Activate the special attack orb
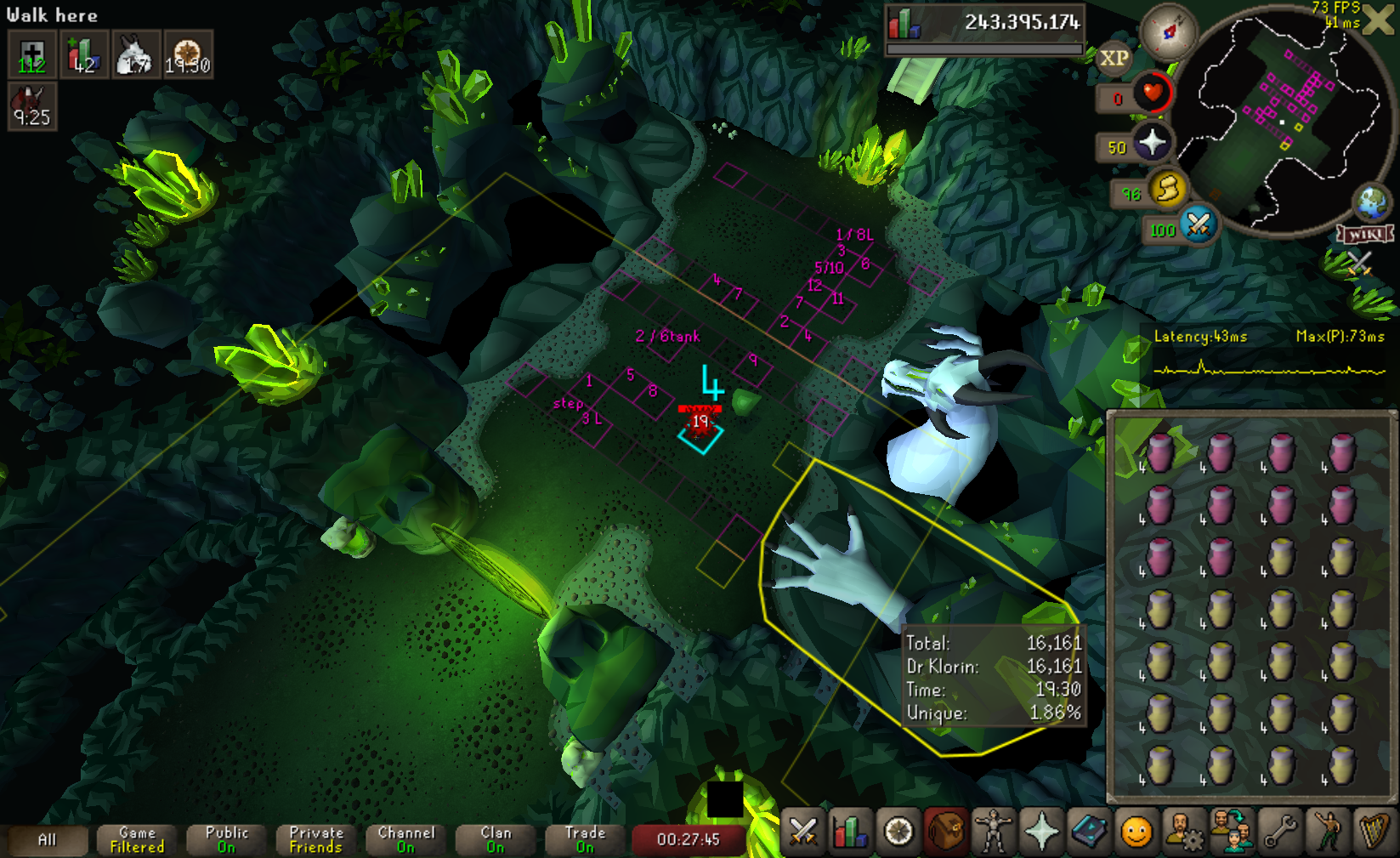This screenshot has height=858, width=1400. [x=1199, y=224]
